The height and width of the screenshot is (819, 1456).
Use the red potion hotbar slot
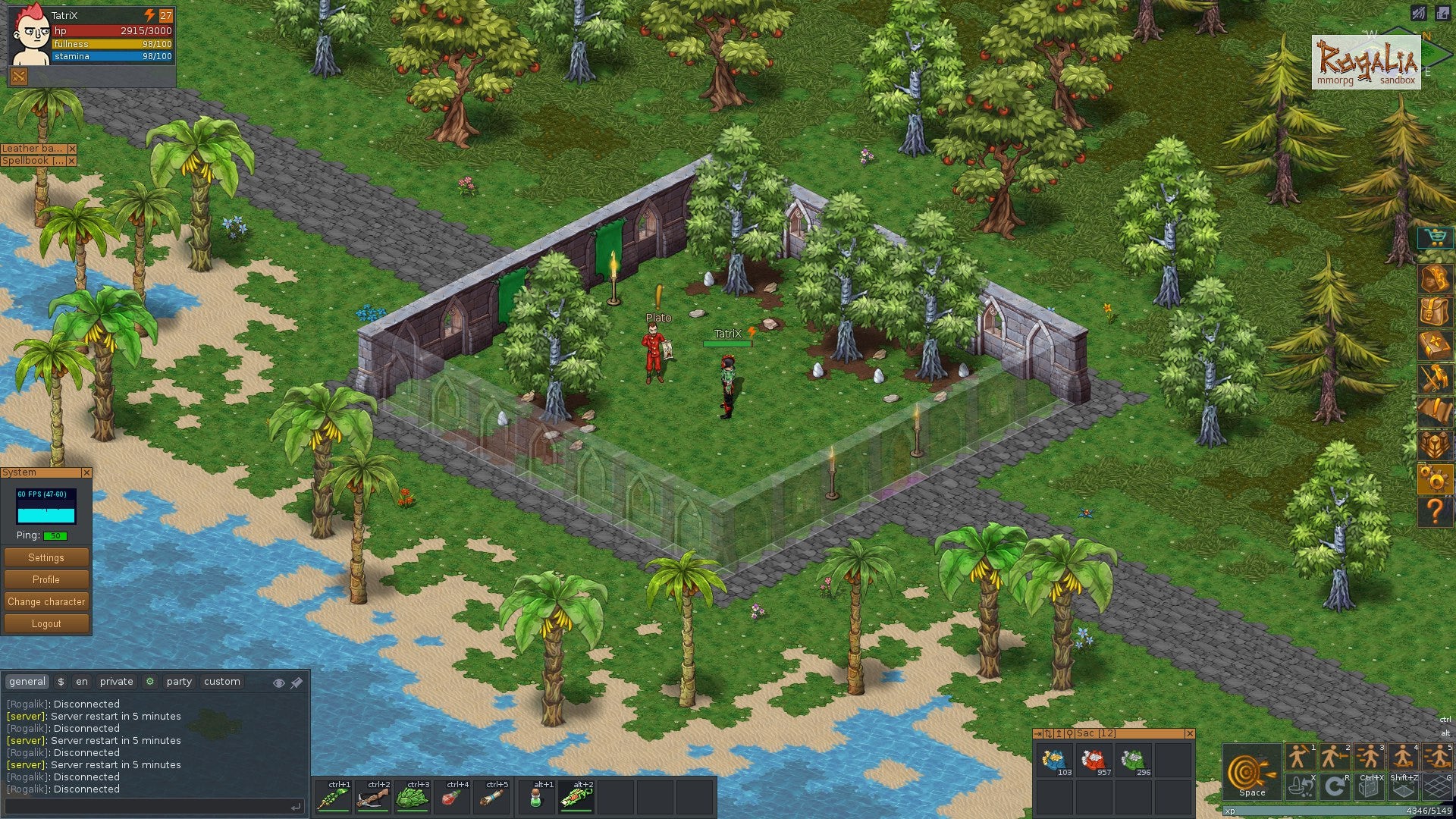coord(452,798)
